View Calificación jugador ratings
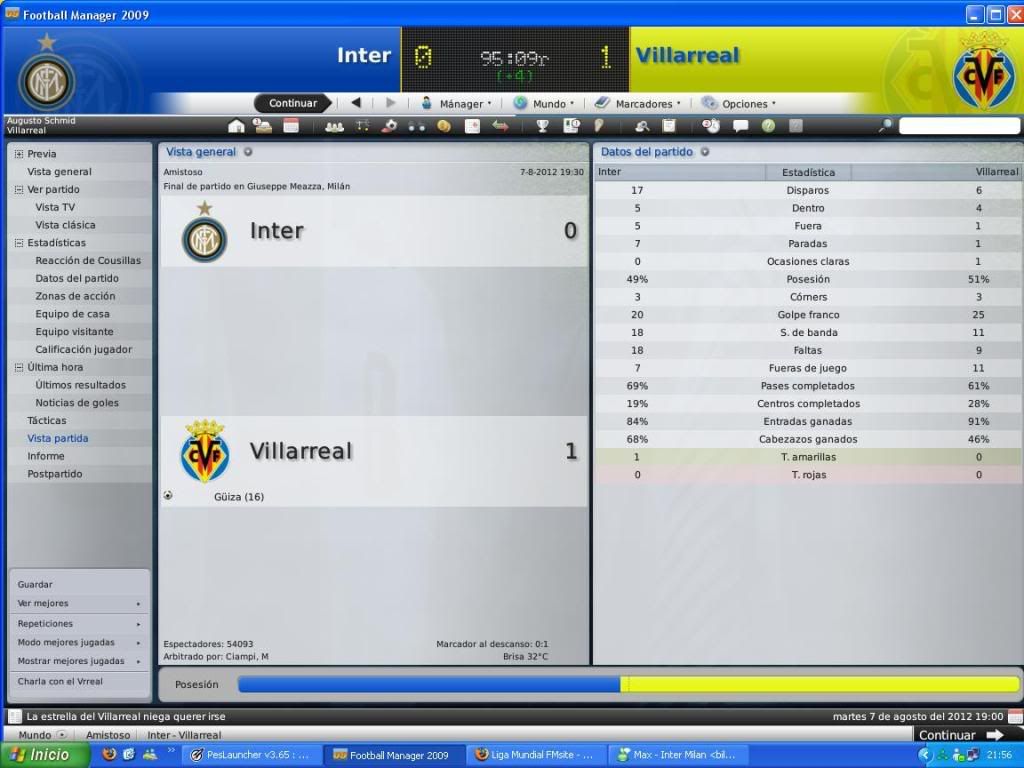 pos(84,350)
